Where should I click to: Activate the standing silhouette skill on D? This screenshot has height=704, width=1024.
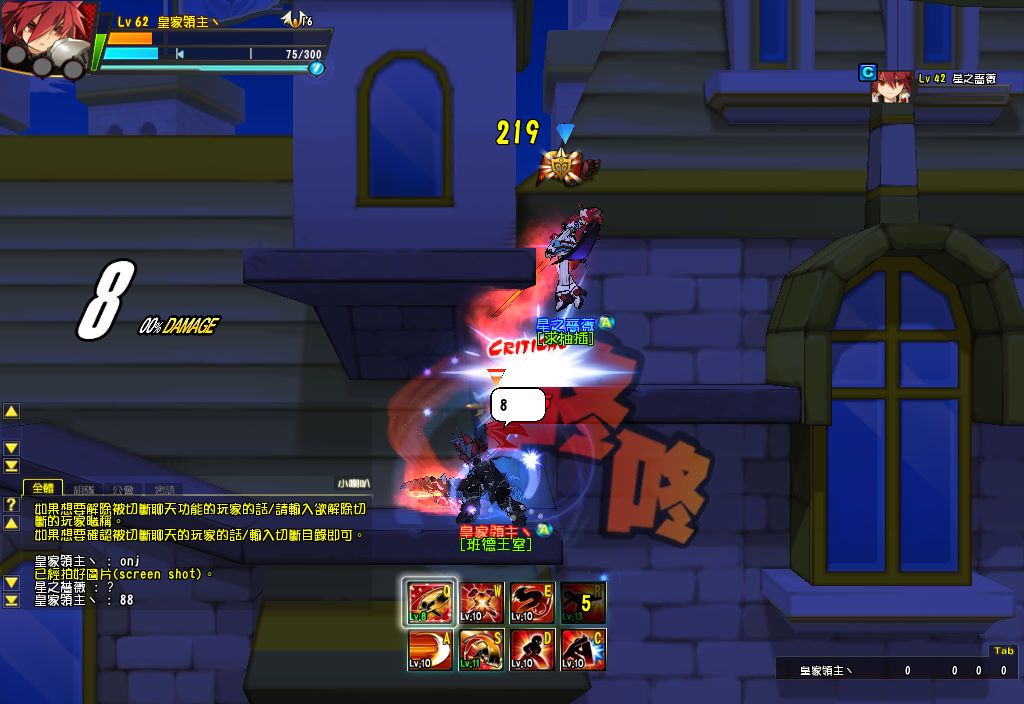[532, 650]
